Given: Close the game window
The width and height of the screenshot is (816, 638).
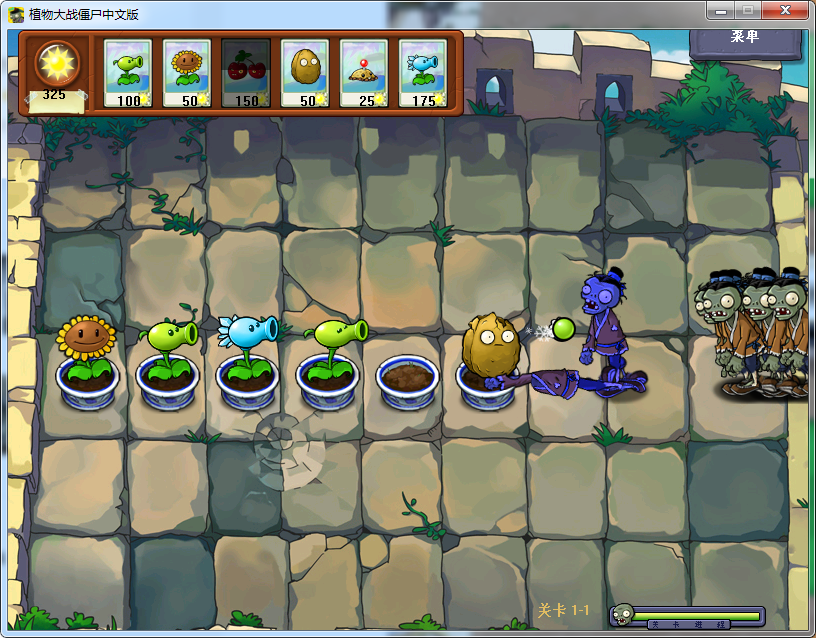Looking at the screenshot, I should tap(785, 10).
